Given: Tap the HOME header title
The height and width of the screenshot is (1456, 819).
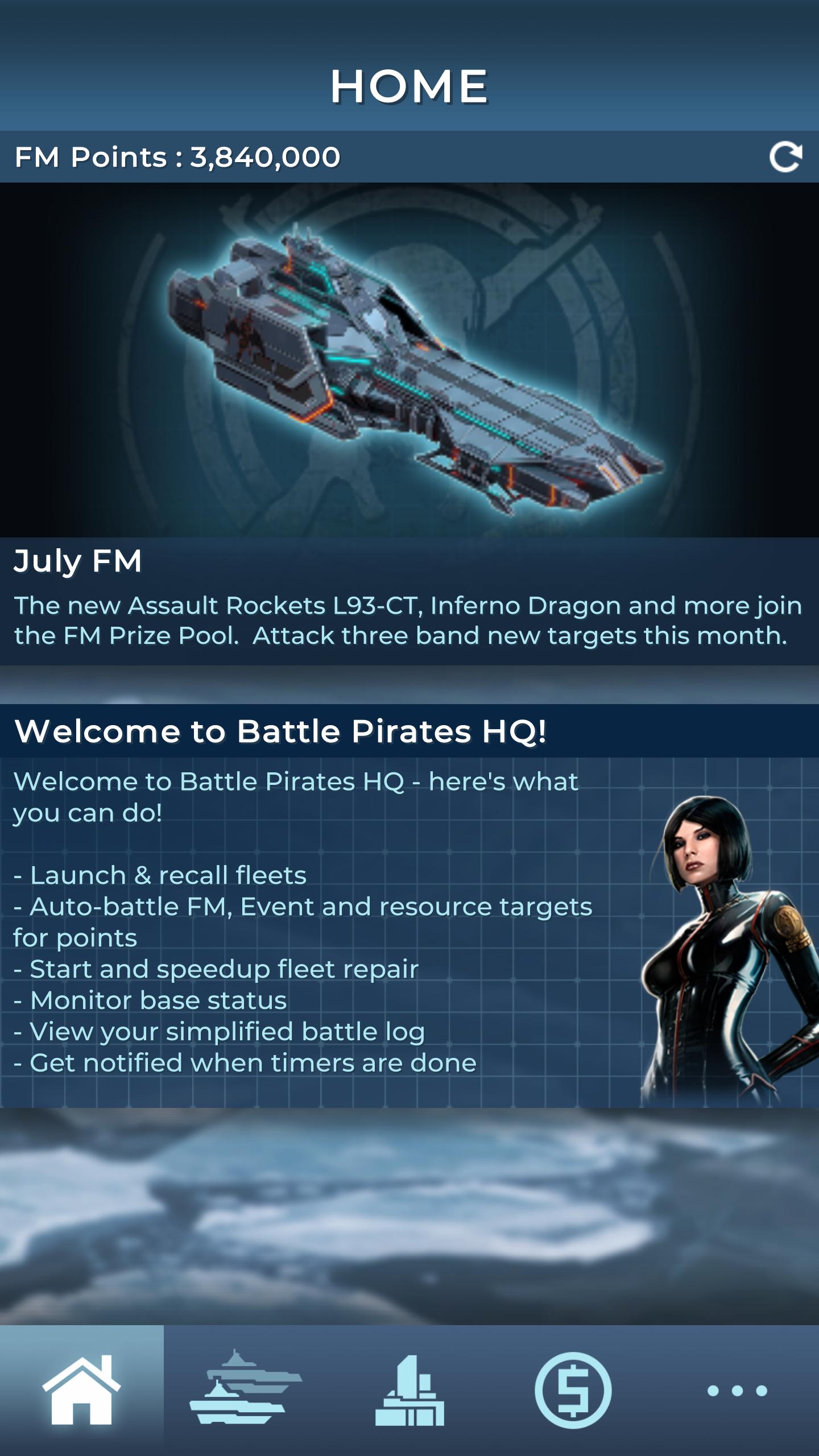Looking at the screenshot, I should coord(408,86).
